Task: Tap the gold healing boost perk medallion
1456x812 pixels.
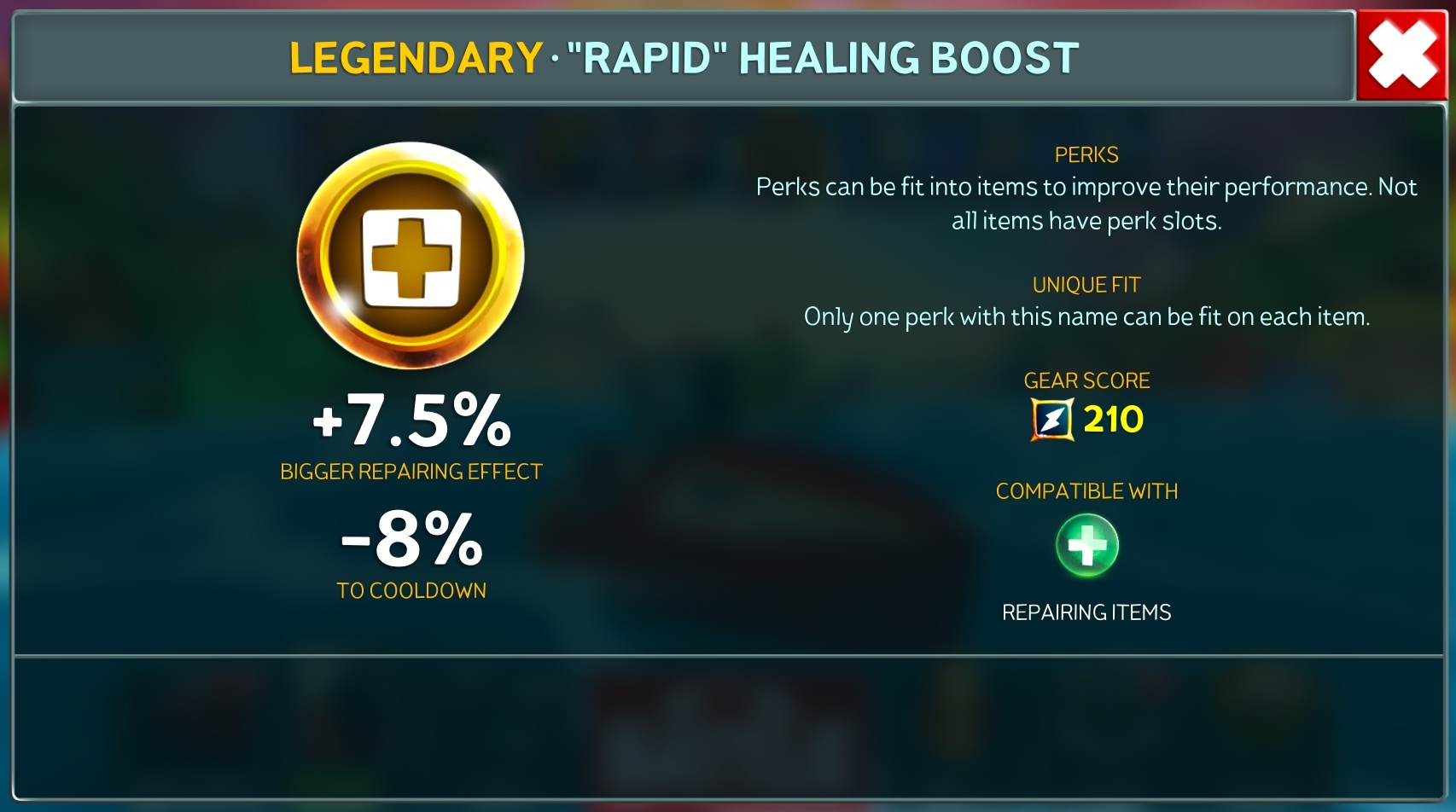Action: [x=411, y=256]
